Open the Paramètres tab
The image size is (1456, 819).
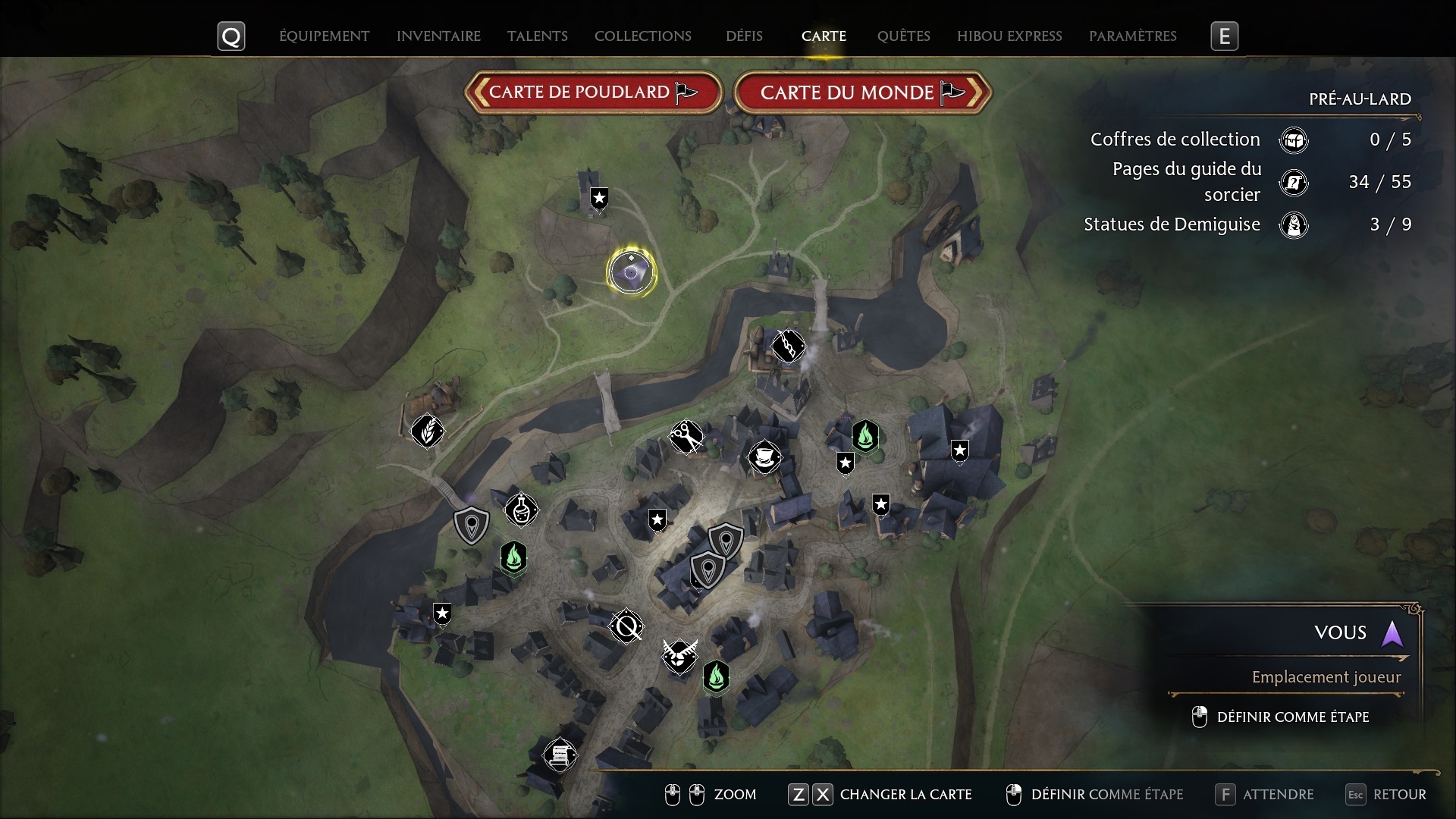1132,36
